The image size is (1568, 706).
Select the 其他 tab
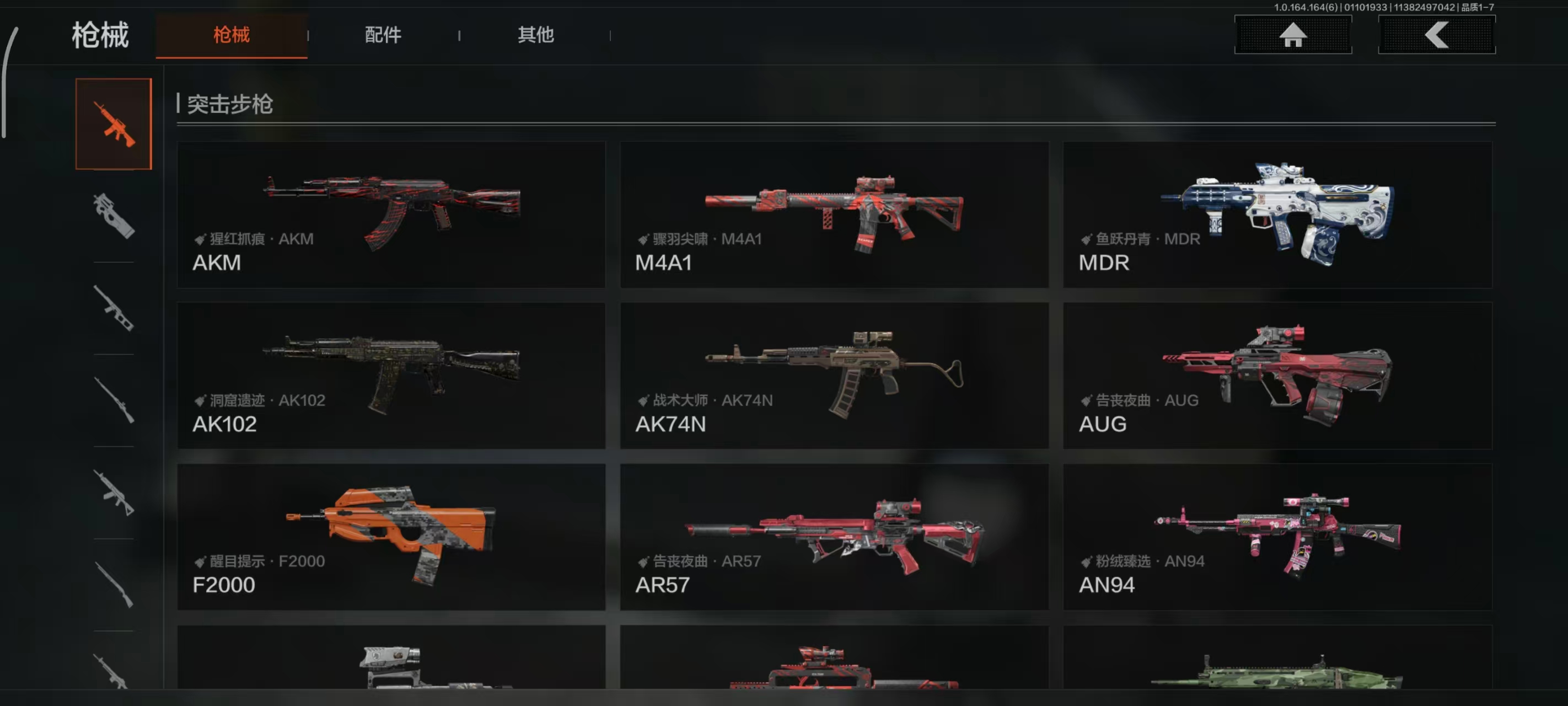535,35
